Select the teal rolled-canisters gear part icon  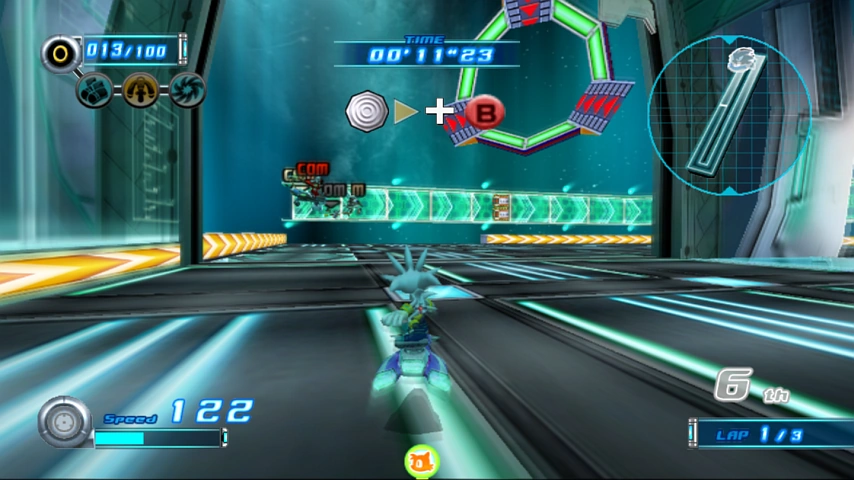point(95,89)
